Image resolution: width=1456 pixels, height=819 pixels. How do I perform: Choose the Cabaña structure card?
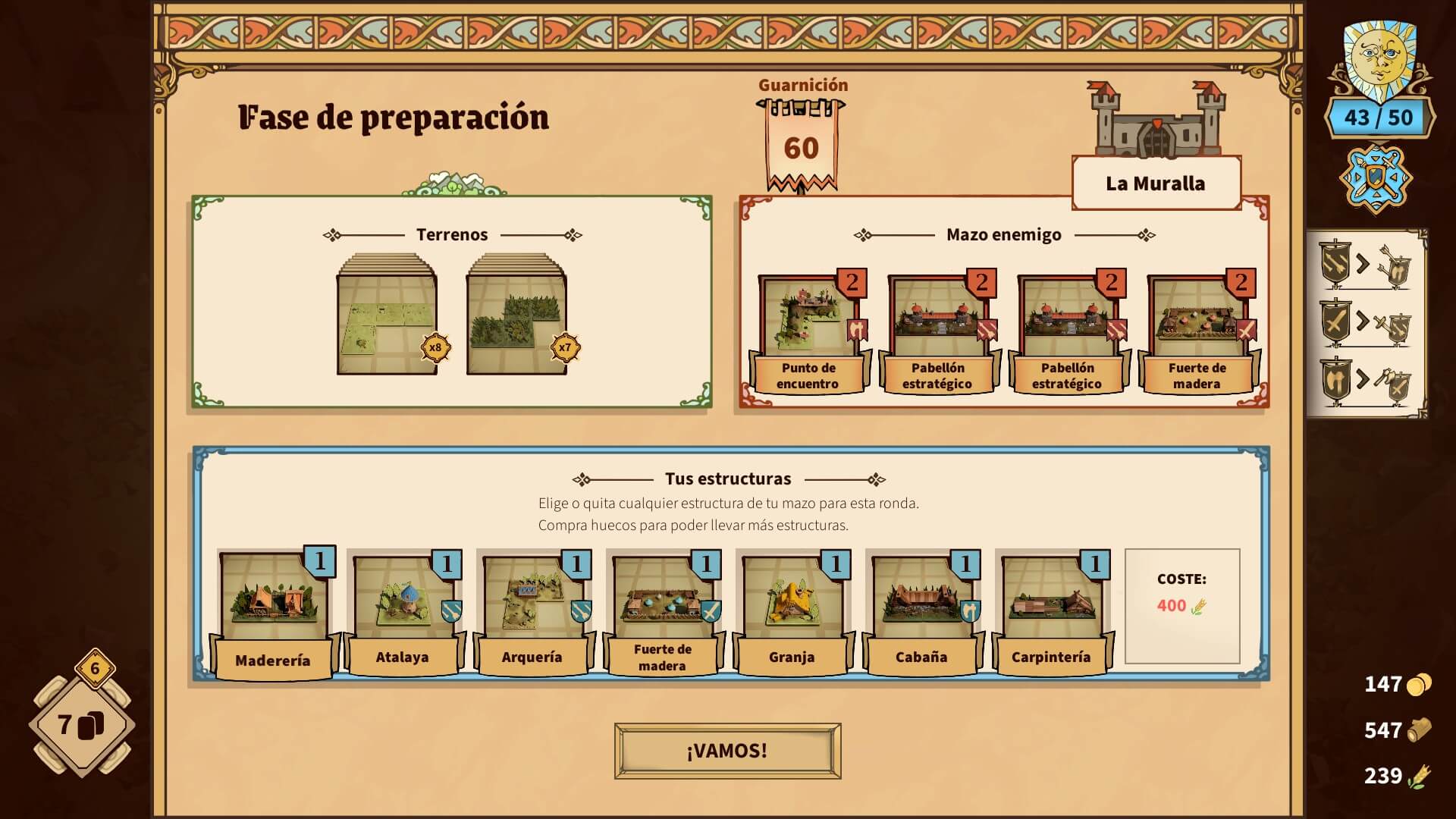[921, 611]
